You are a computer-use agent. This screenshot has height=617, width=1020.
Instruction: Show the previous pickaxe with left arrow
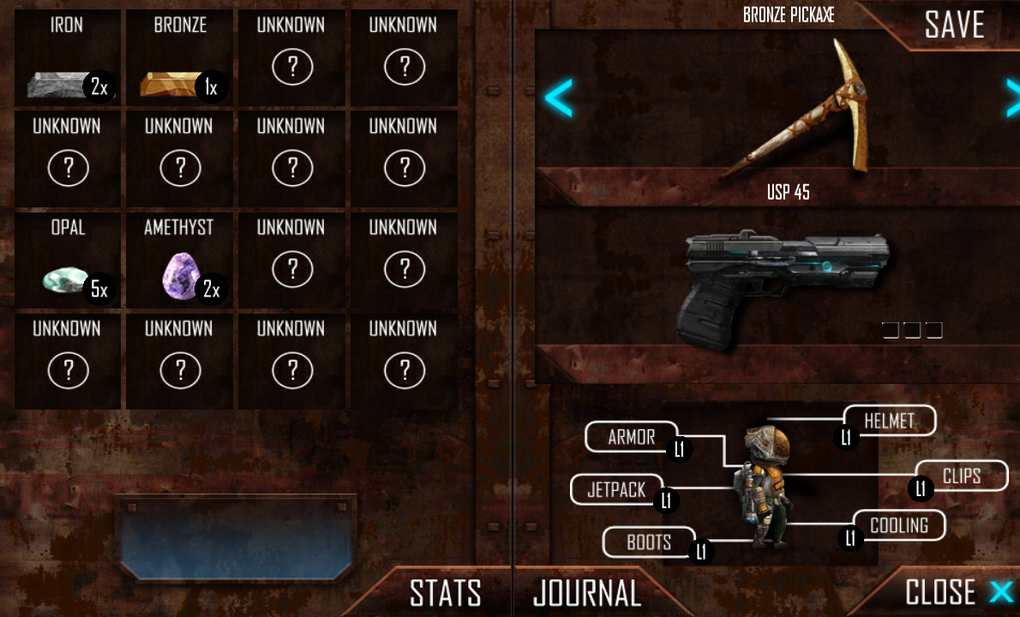point(558,98)
